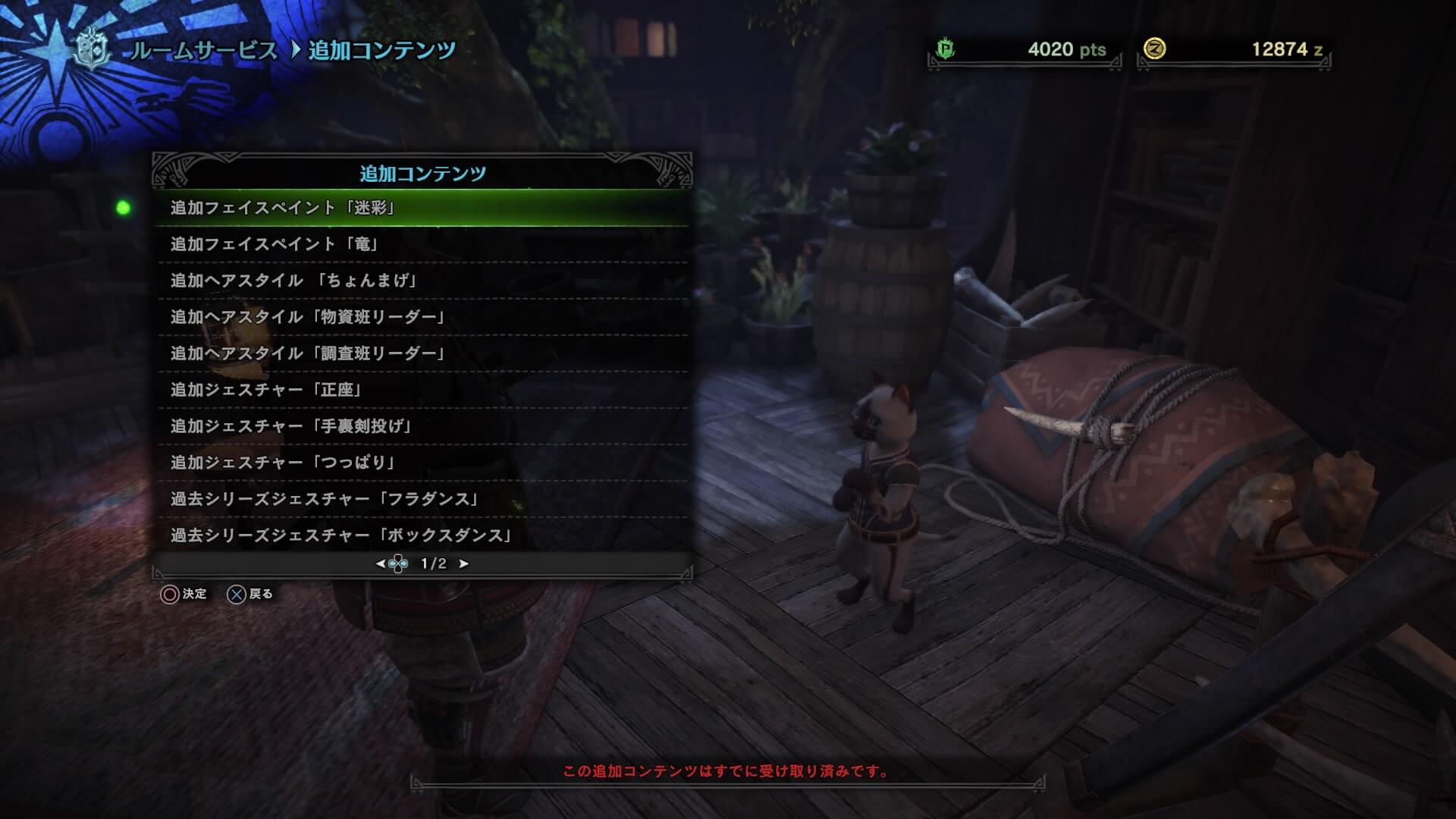Screen dimensions: 1456x819
Task: Click the left page arrow
Action: [x=380, y=563]
